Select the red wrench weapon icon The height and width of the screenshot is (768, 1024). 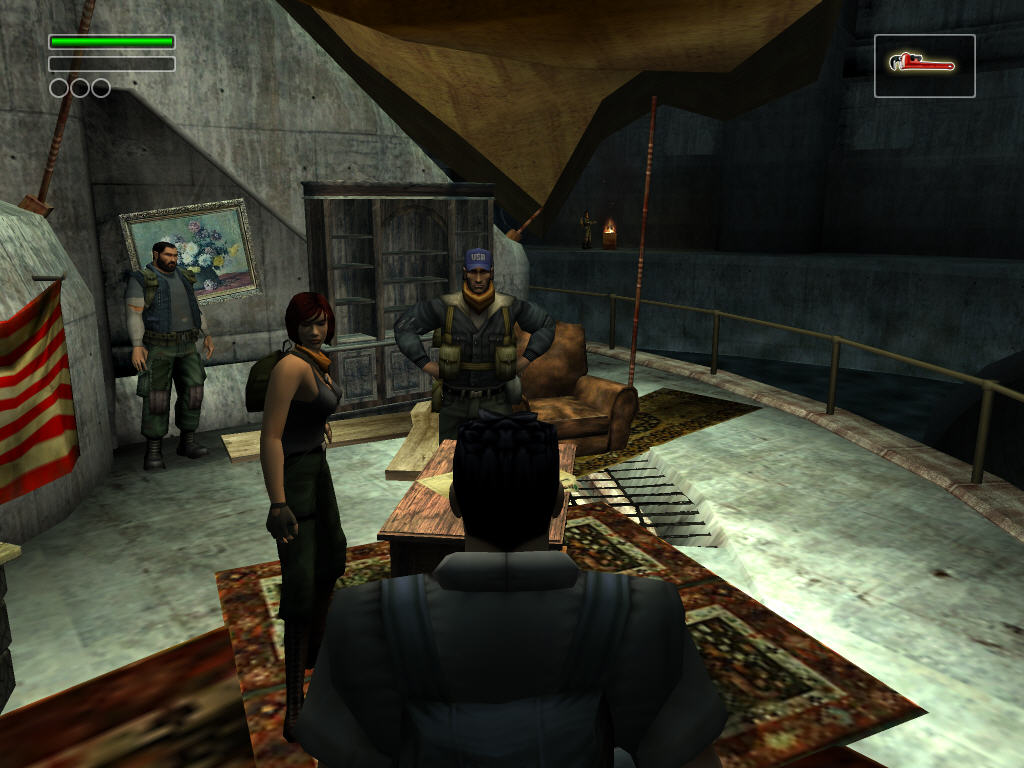point(923,65)
